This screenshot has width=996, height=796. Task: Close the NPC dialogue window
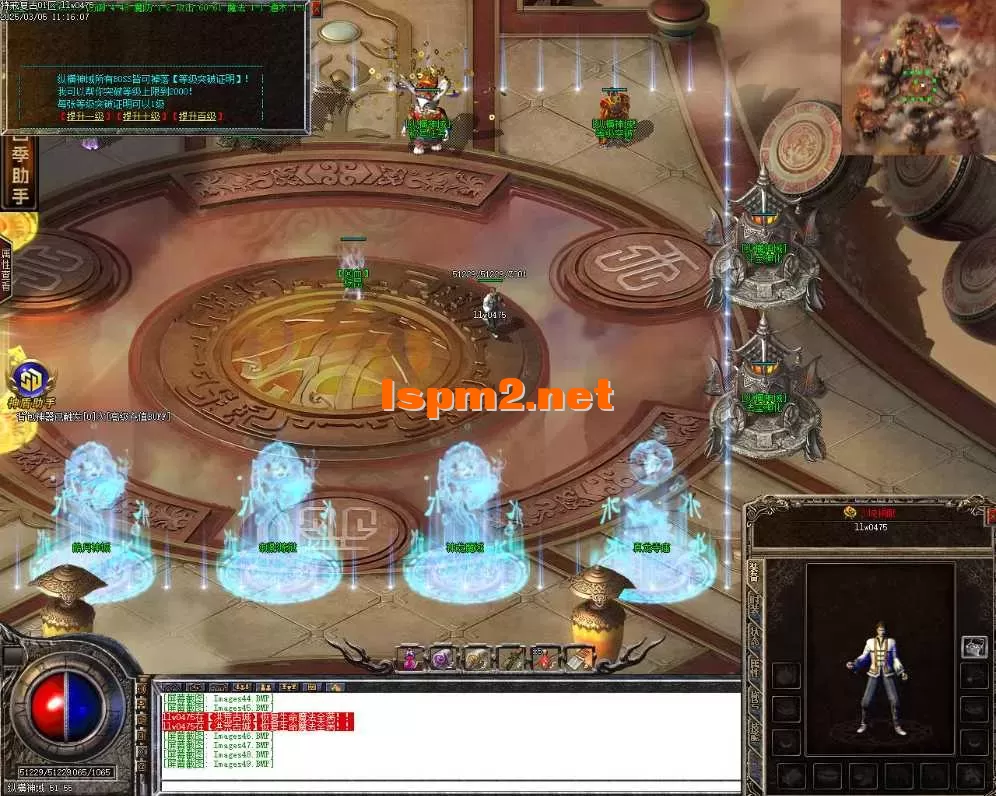(316, 9)
